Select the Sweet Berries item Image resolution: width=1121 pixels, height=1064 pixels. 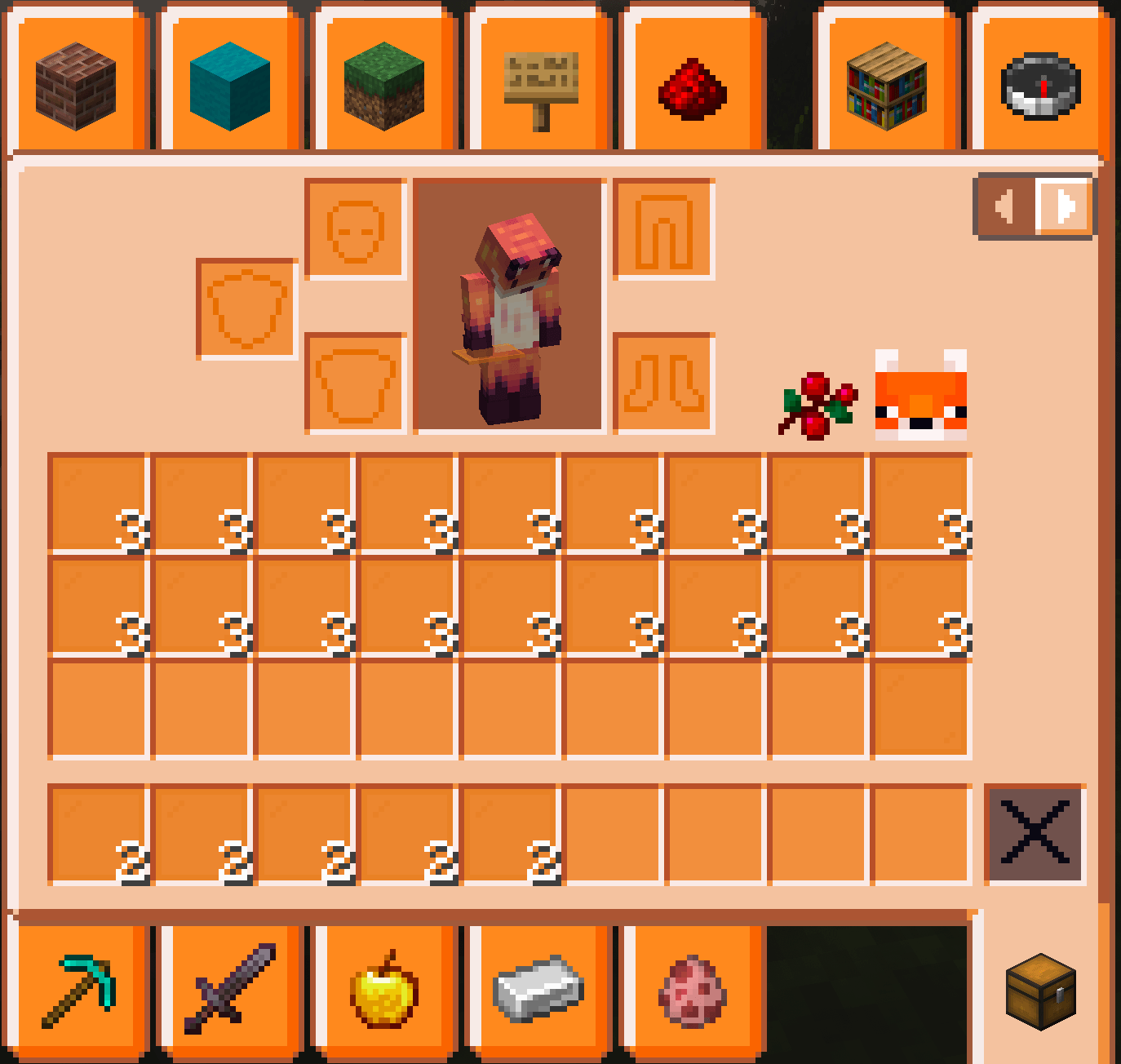pyautogui.click(x=814, y=402)
